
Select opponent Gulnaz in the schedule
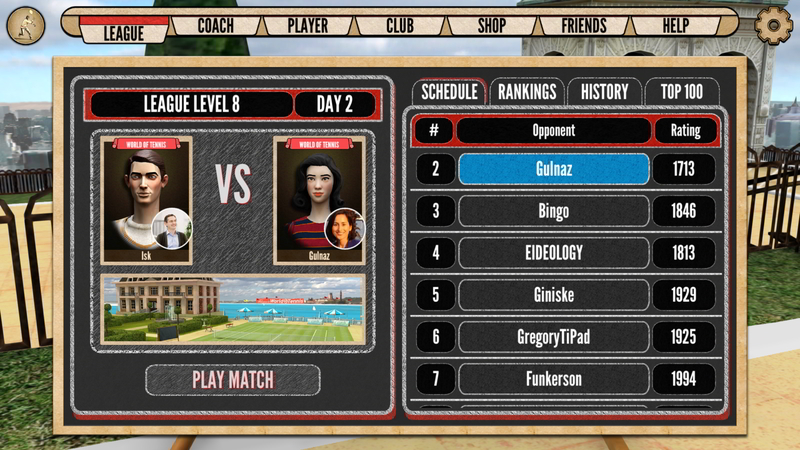click(x=553, y=169)
